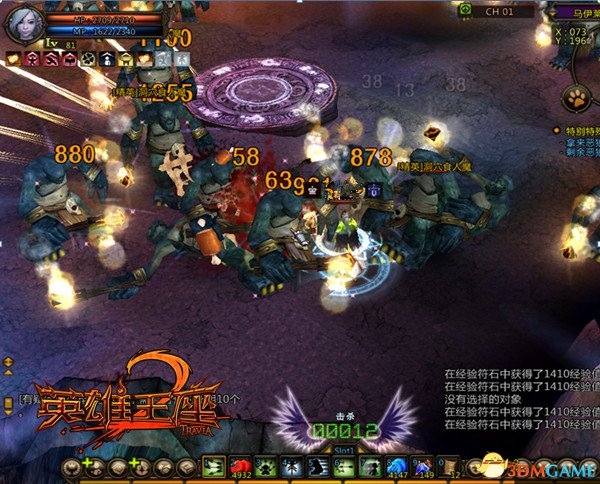Use the blue potion hotbar slot showing 4147
The height and width of the screenshot is (484, 600).
(395, 467)
